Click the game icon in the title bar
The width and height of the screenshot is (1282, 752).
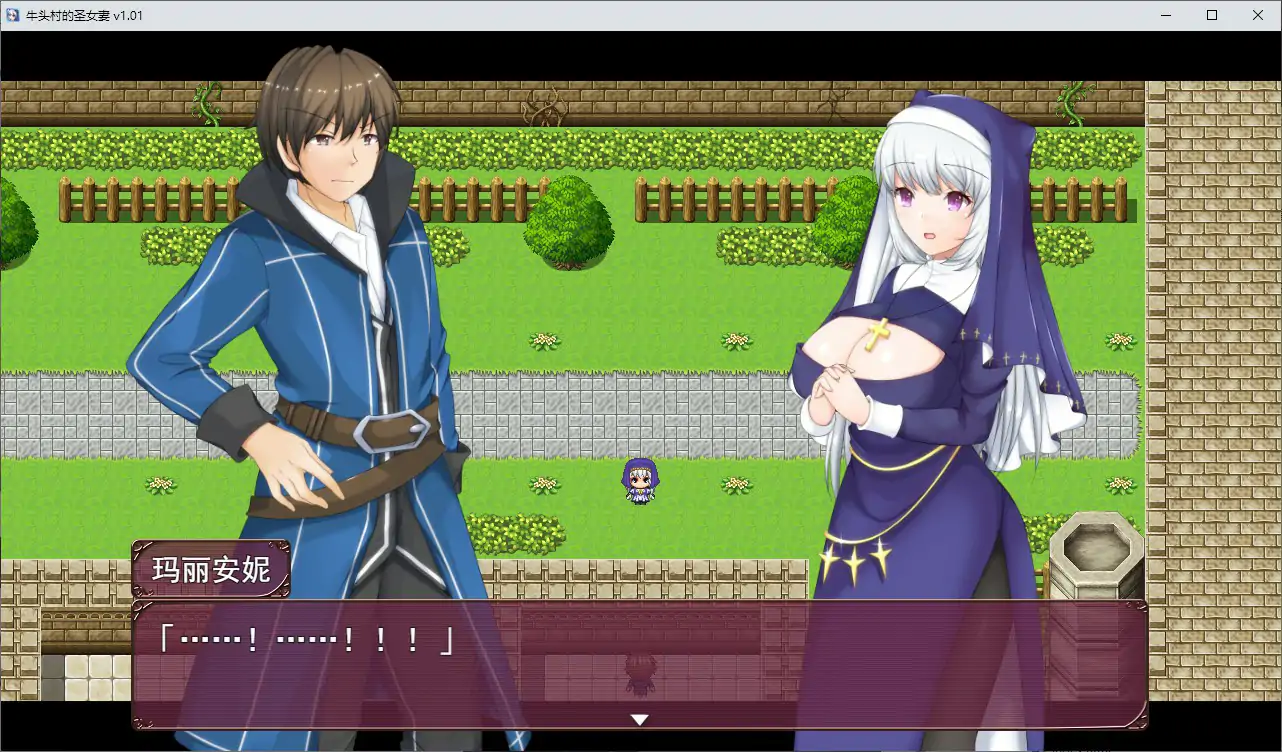11,15
